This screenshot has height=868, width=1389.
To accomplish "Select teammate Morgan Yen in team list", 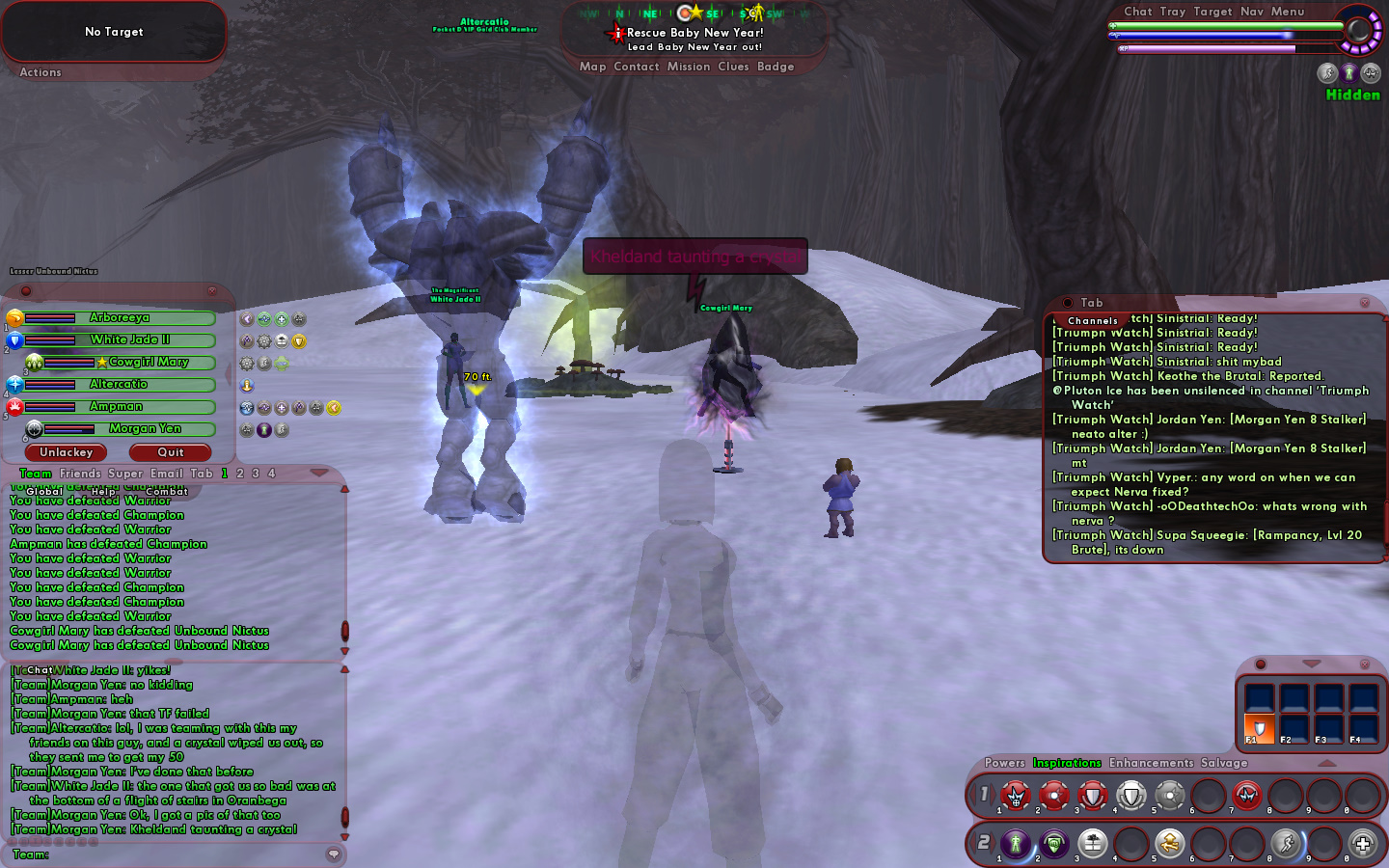I will tap(145, 429).
